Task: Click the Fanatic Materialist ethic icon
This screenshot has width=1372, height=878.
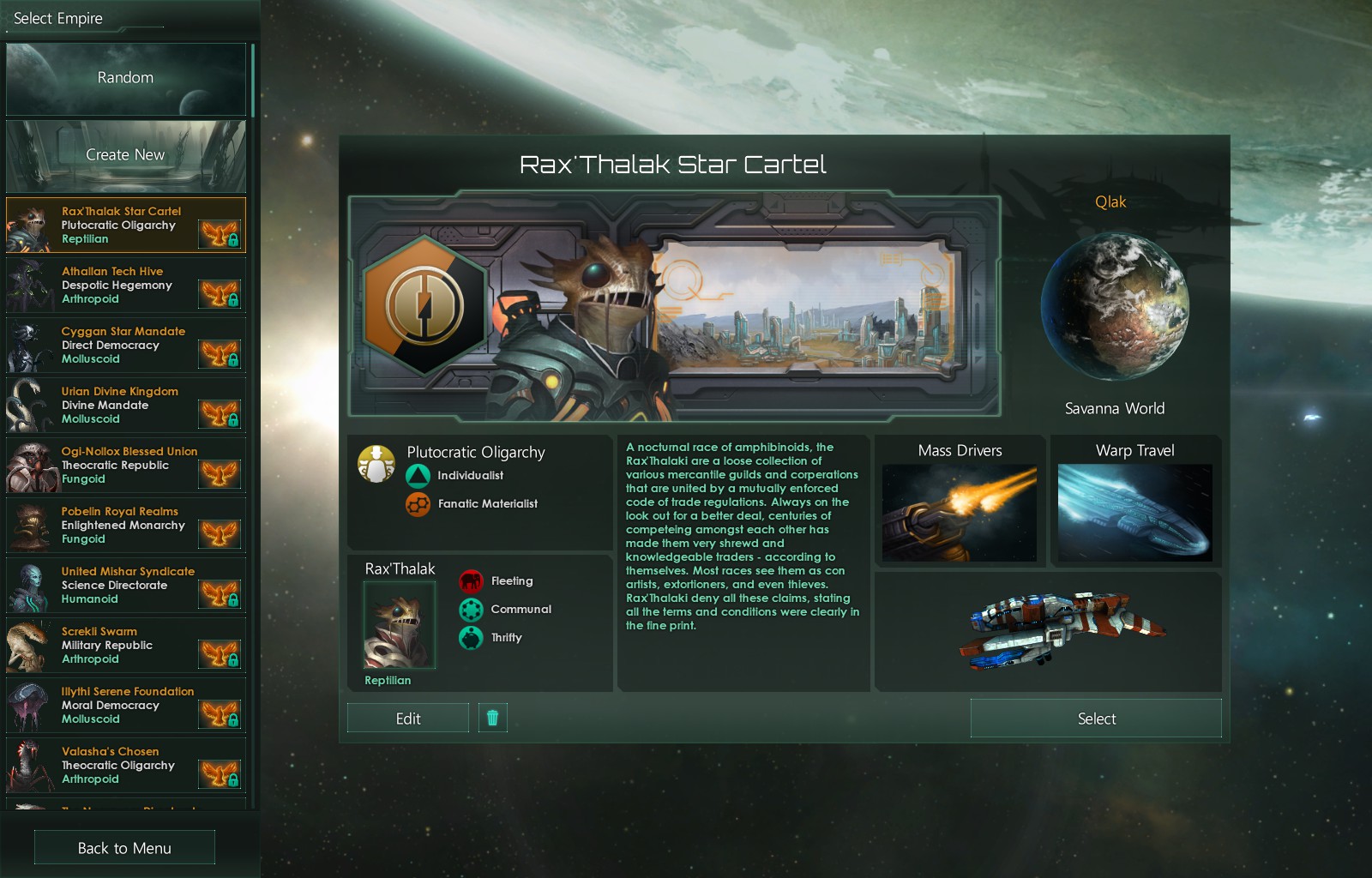Action: [x=418, y=504]
